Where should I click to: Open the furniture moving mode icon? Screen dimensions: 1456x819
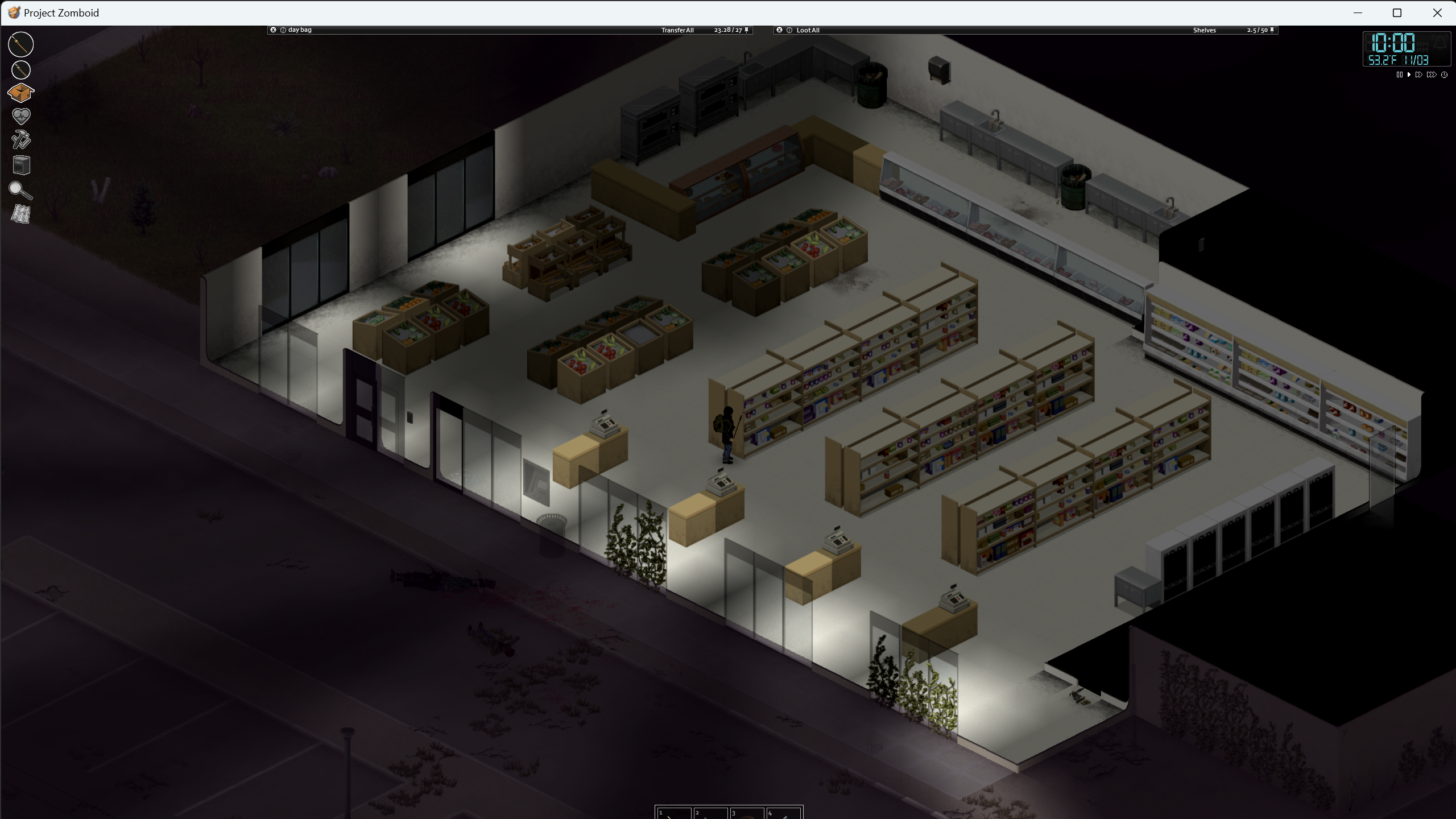click(x=21, y=165)
